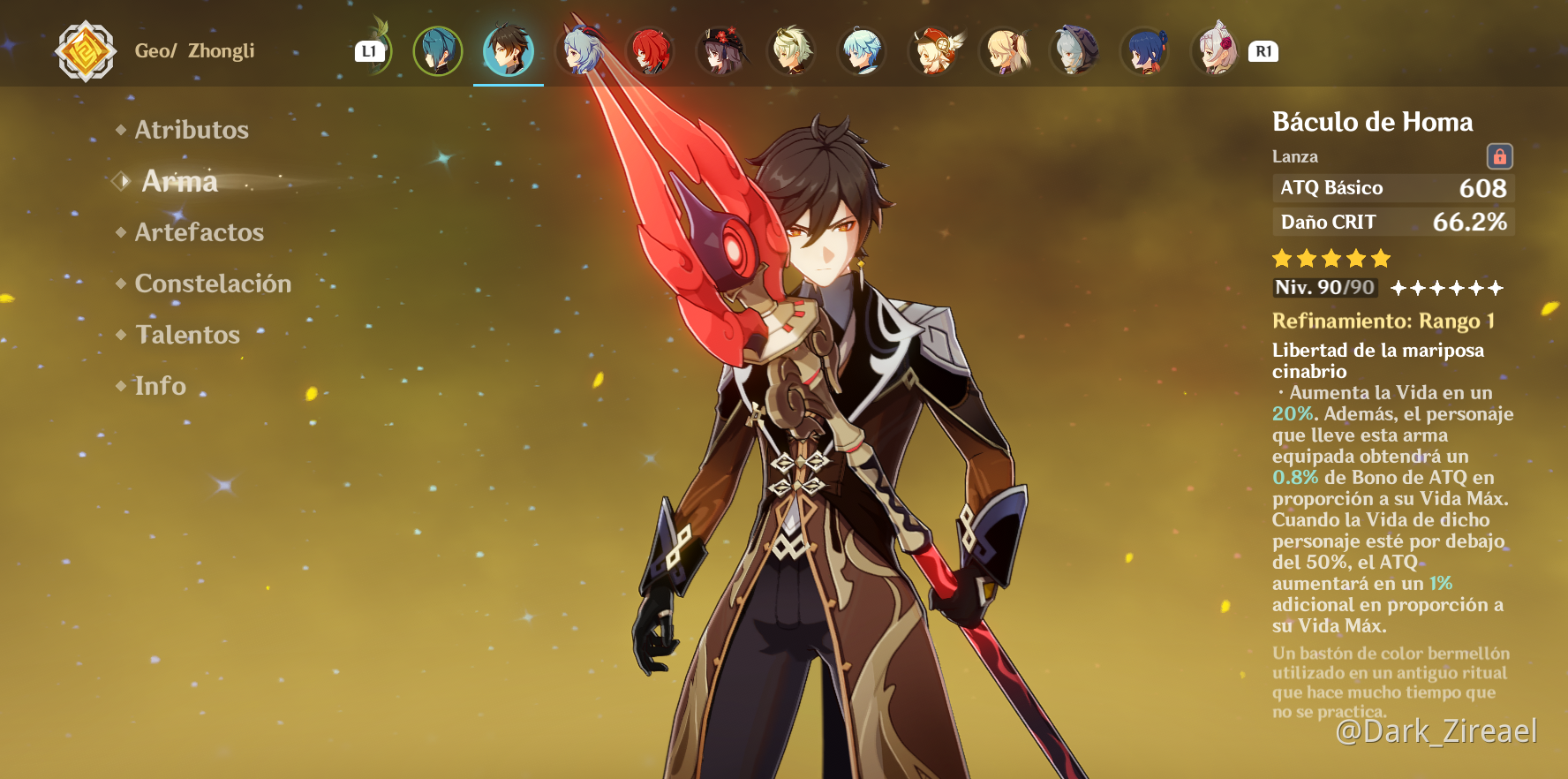
Task: Choose Fischl's blonde portrait
Action: (1005, 51)
